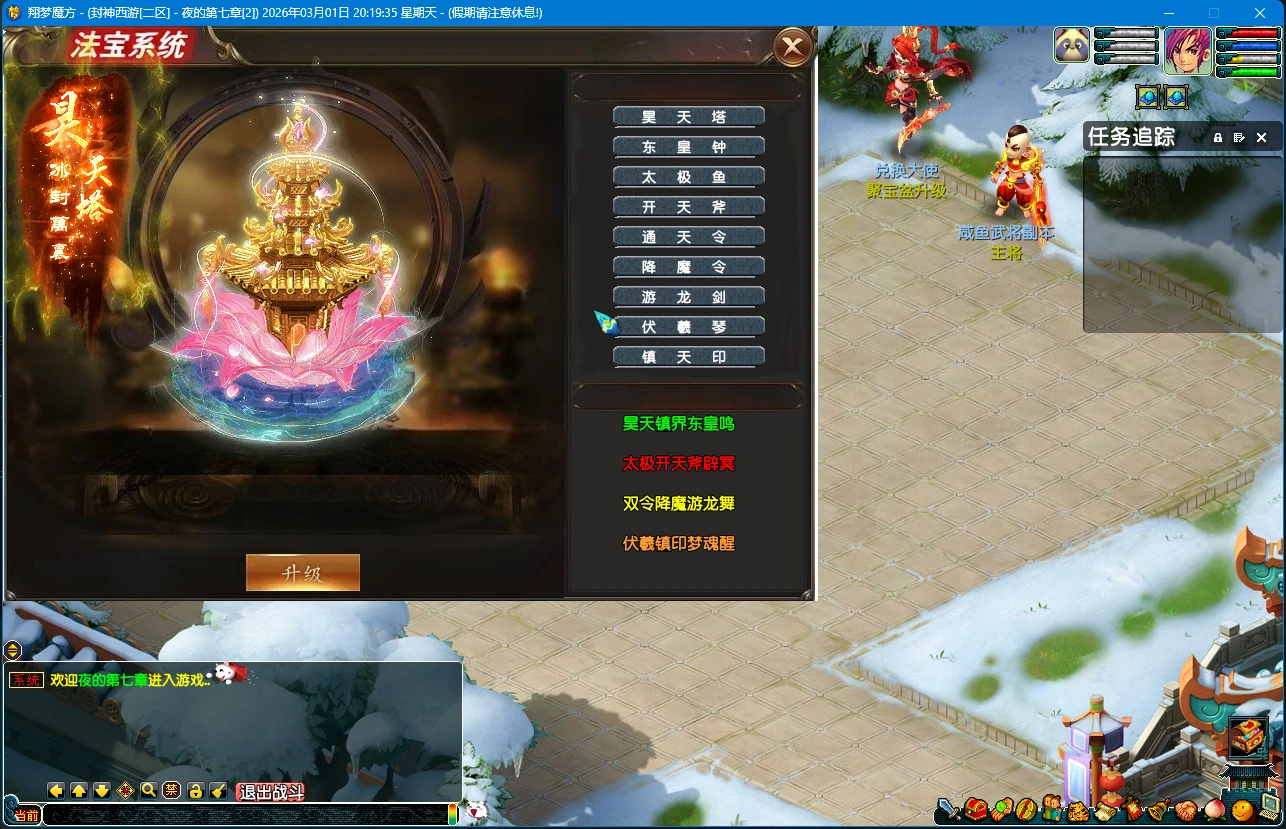Open the red treasure chest toolbar icon
This screenshot has width=1286, height=829.
[x=976, y=807]
